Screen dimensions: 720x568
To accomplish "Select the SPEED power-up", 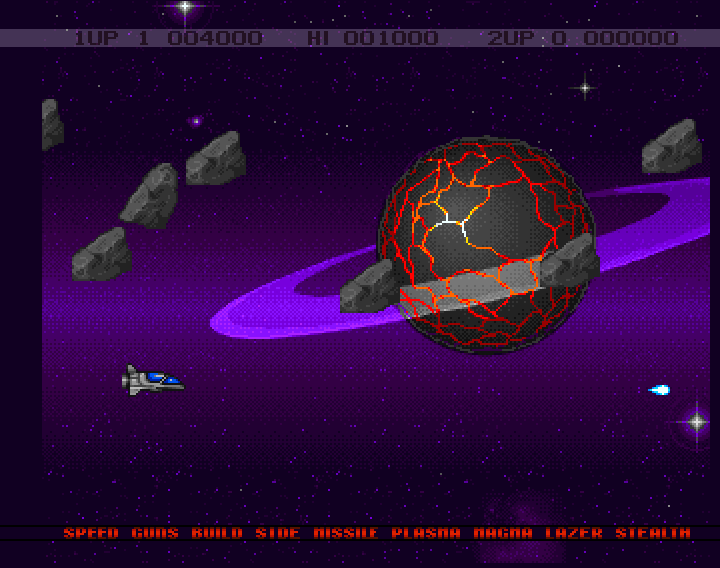I will point(91,534).
